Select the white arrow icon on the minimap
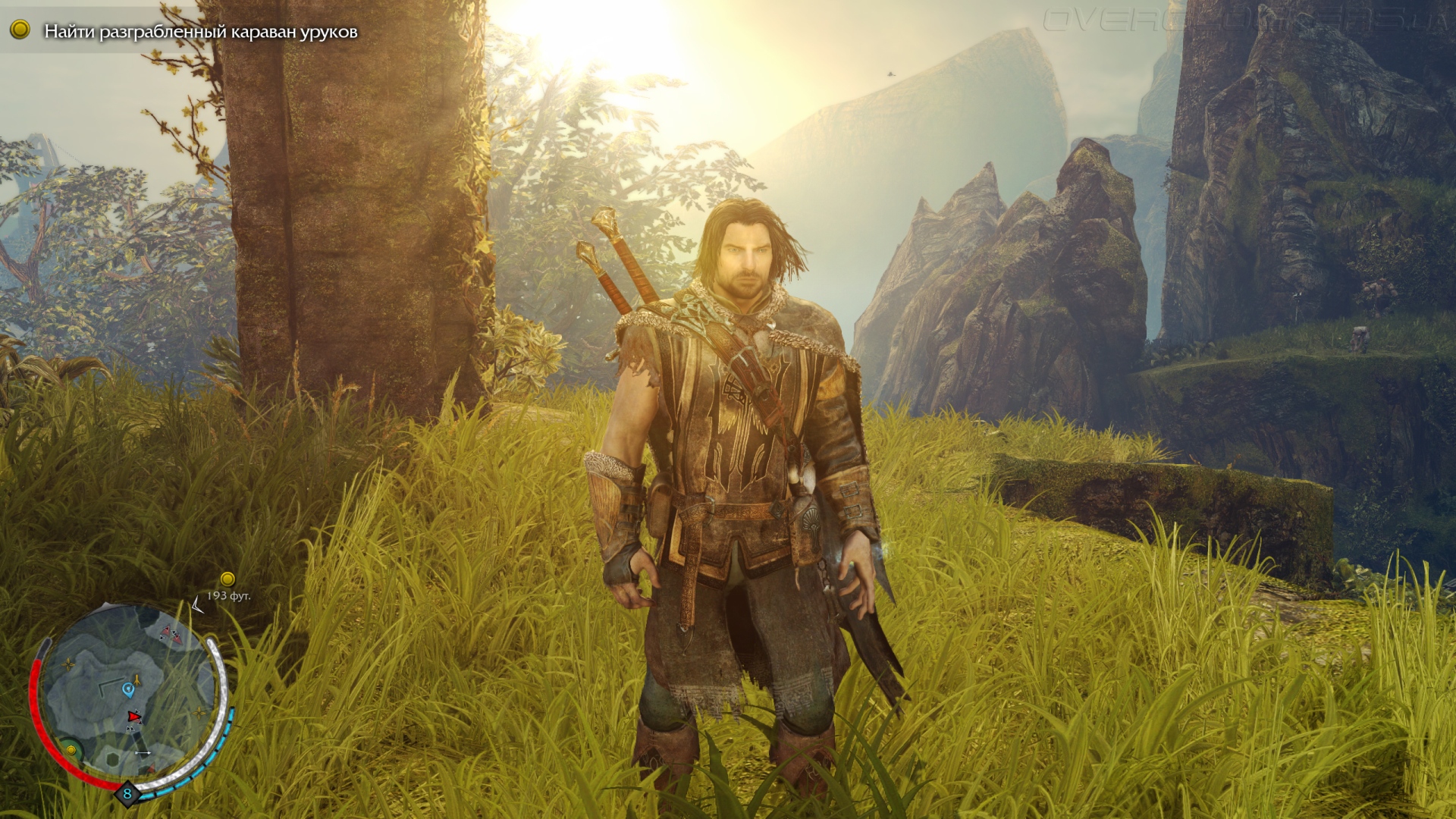Screen dimensions: 1456x819 click(x=143, y=753)
